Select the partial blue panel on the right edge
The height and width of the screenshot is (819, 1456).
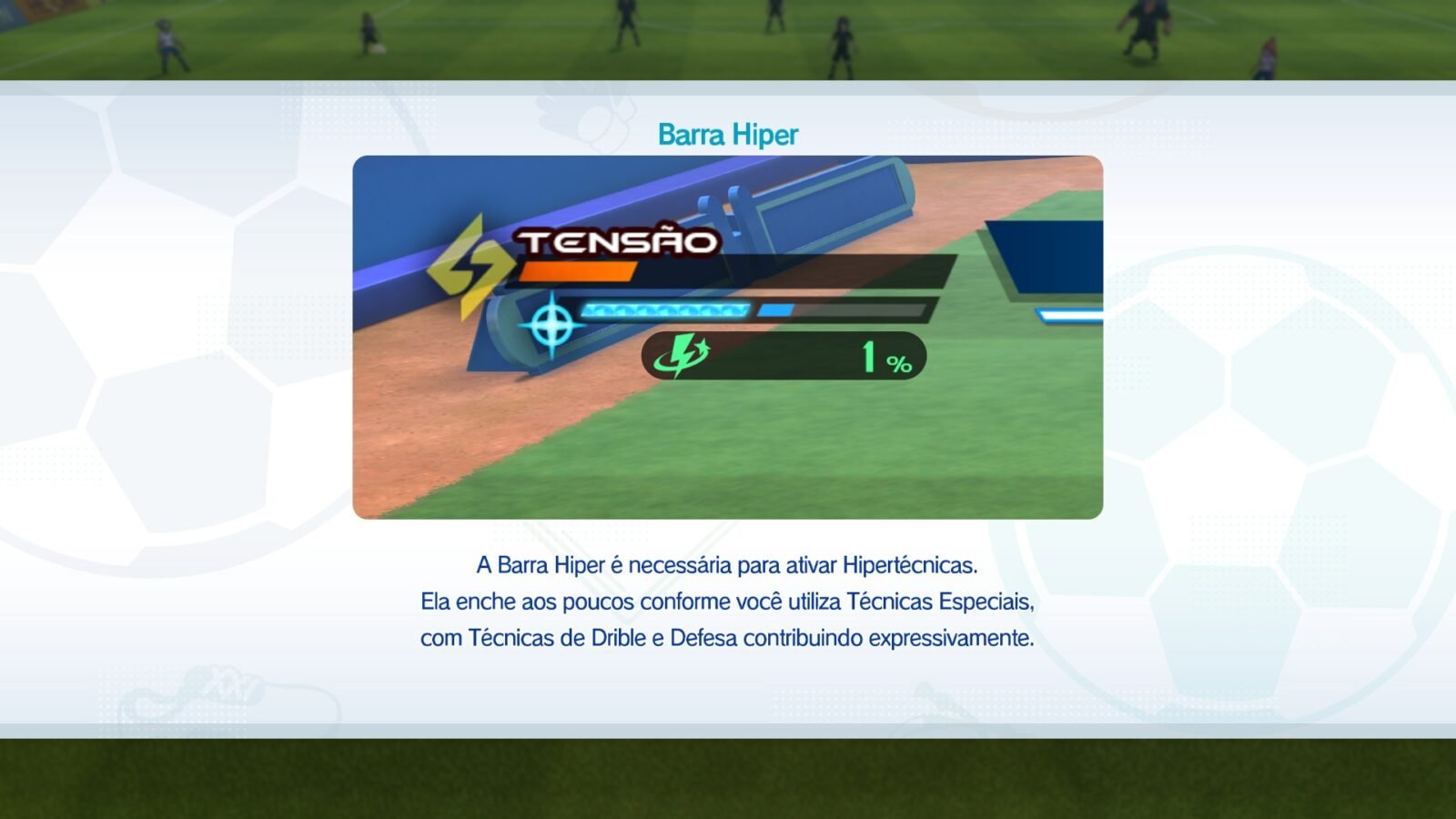pos(1051,255)
